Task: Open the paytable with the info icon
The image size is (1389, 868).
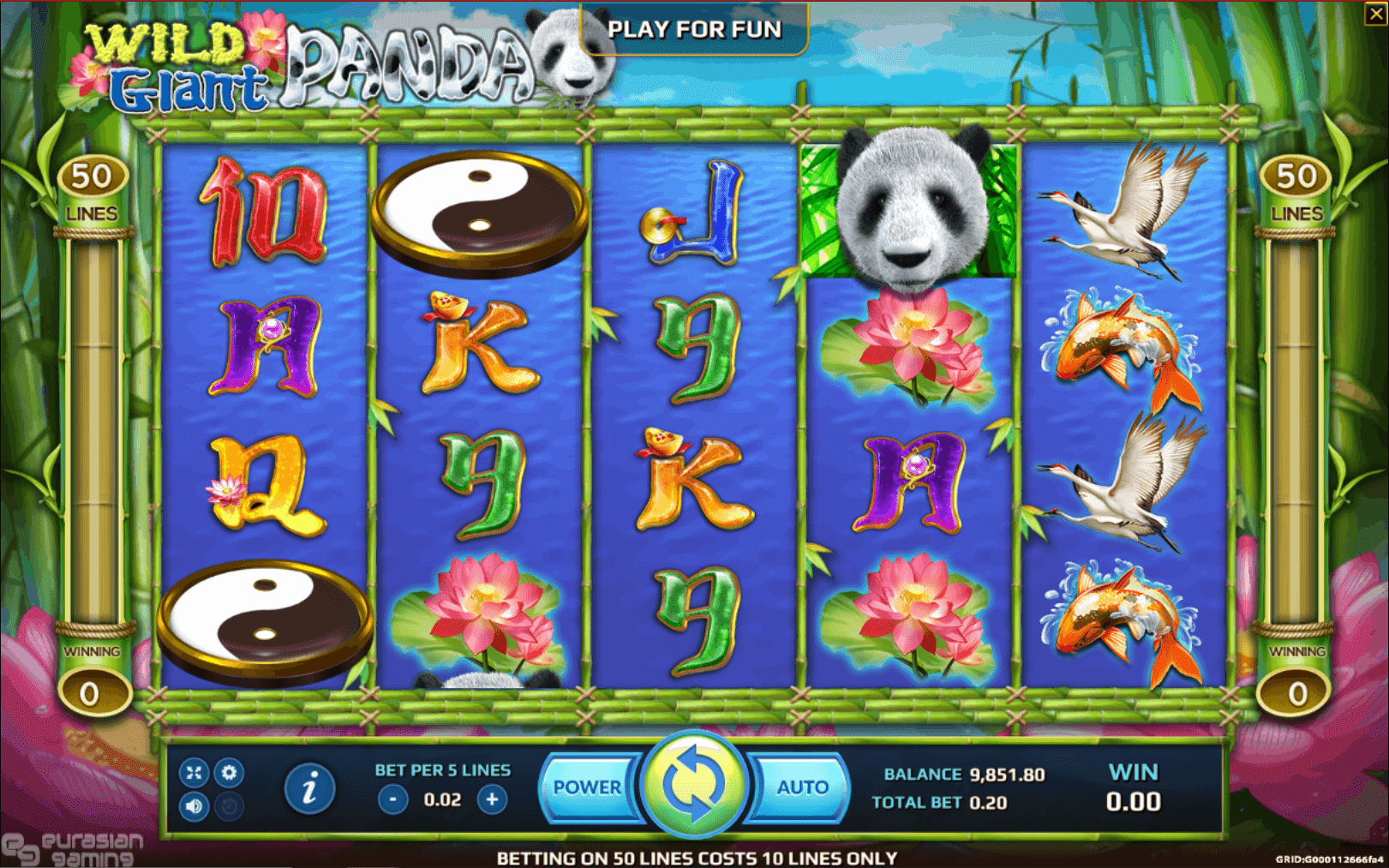Action: pyautogui.click(x=310, y=789)
